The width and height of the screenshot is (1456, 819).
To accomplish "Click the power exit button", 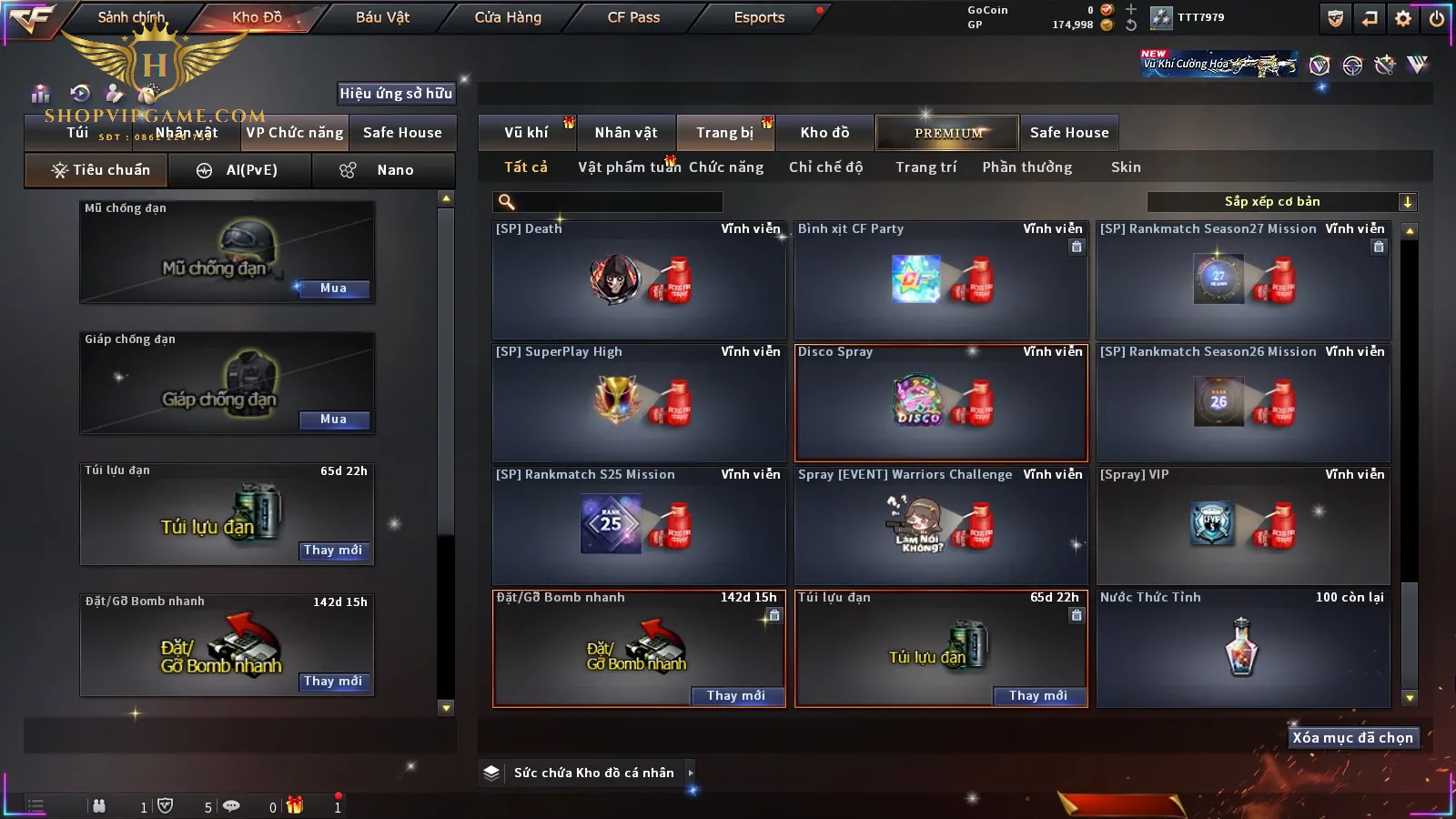I will click(x=1437, y=18).
